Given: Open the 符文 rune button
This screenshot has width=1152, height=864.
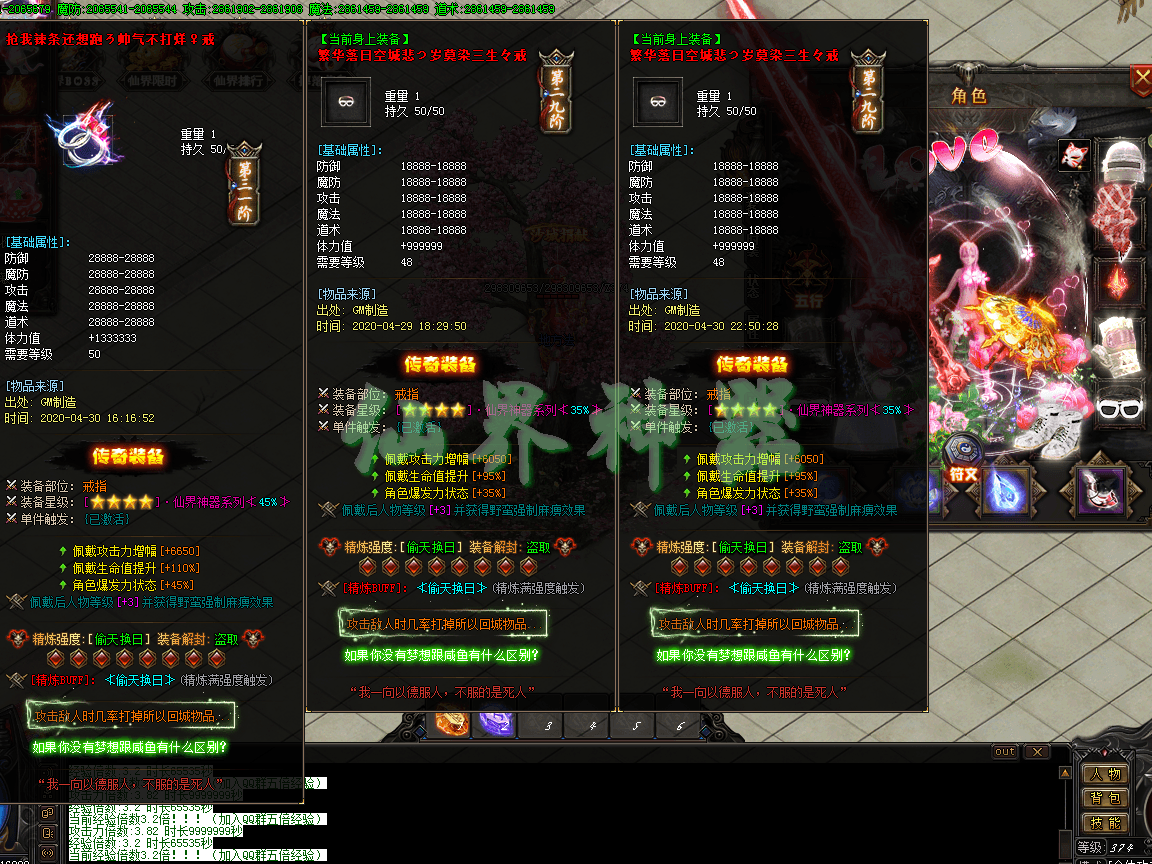Looking at the screenshot, I should [963, 475].
